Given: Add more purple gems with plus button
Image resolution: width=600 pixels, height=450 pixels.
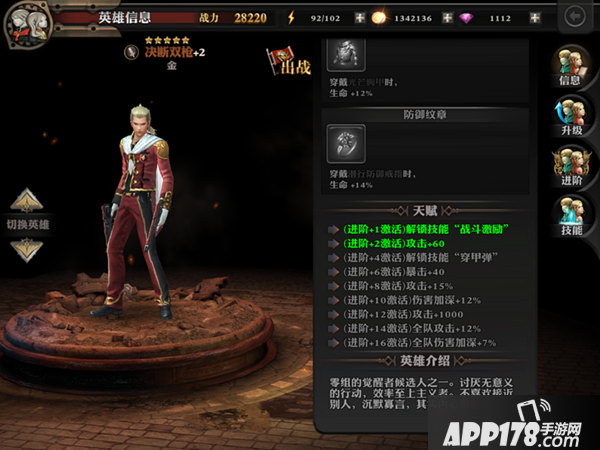Looking at the screenshot, I should click(x=536, y=18).
